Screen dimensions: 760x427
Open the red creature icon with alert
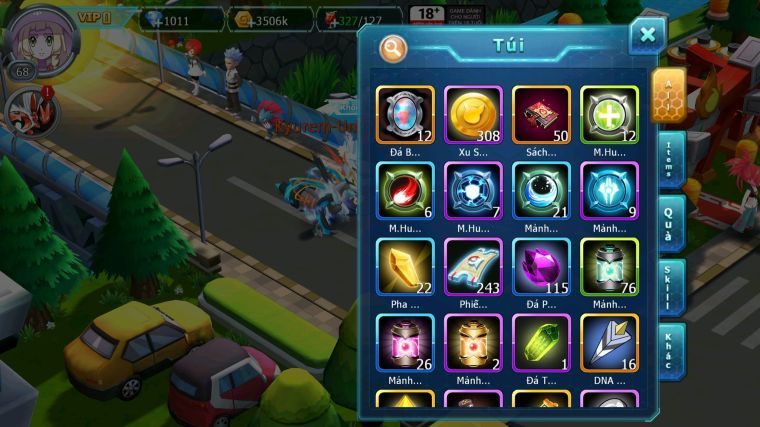pos(27,111)
